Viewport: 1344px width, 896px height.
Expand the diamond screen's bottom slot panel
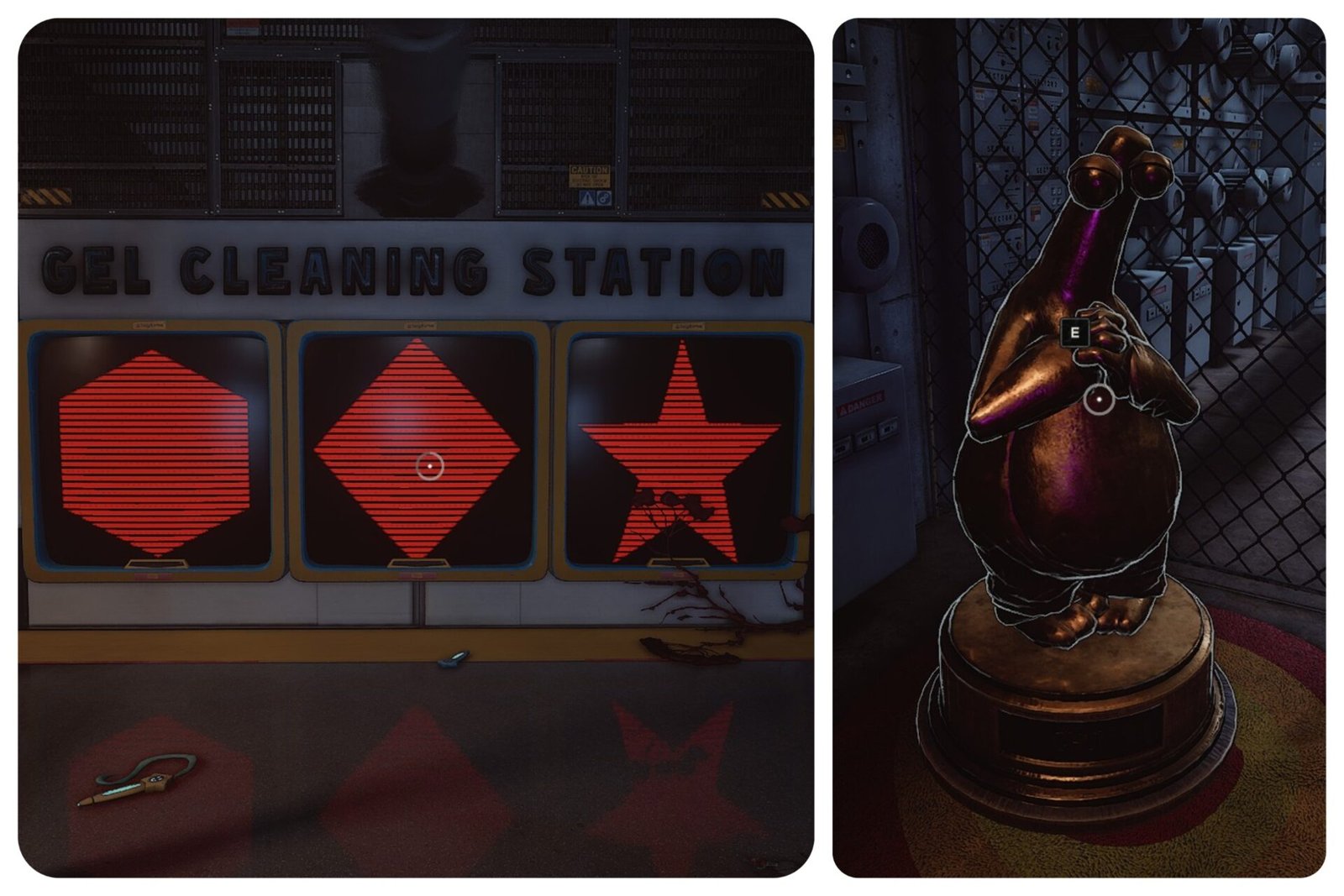point(417,563)
